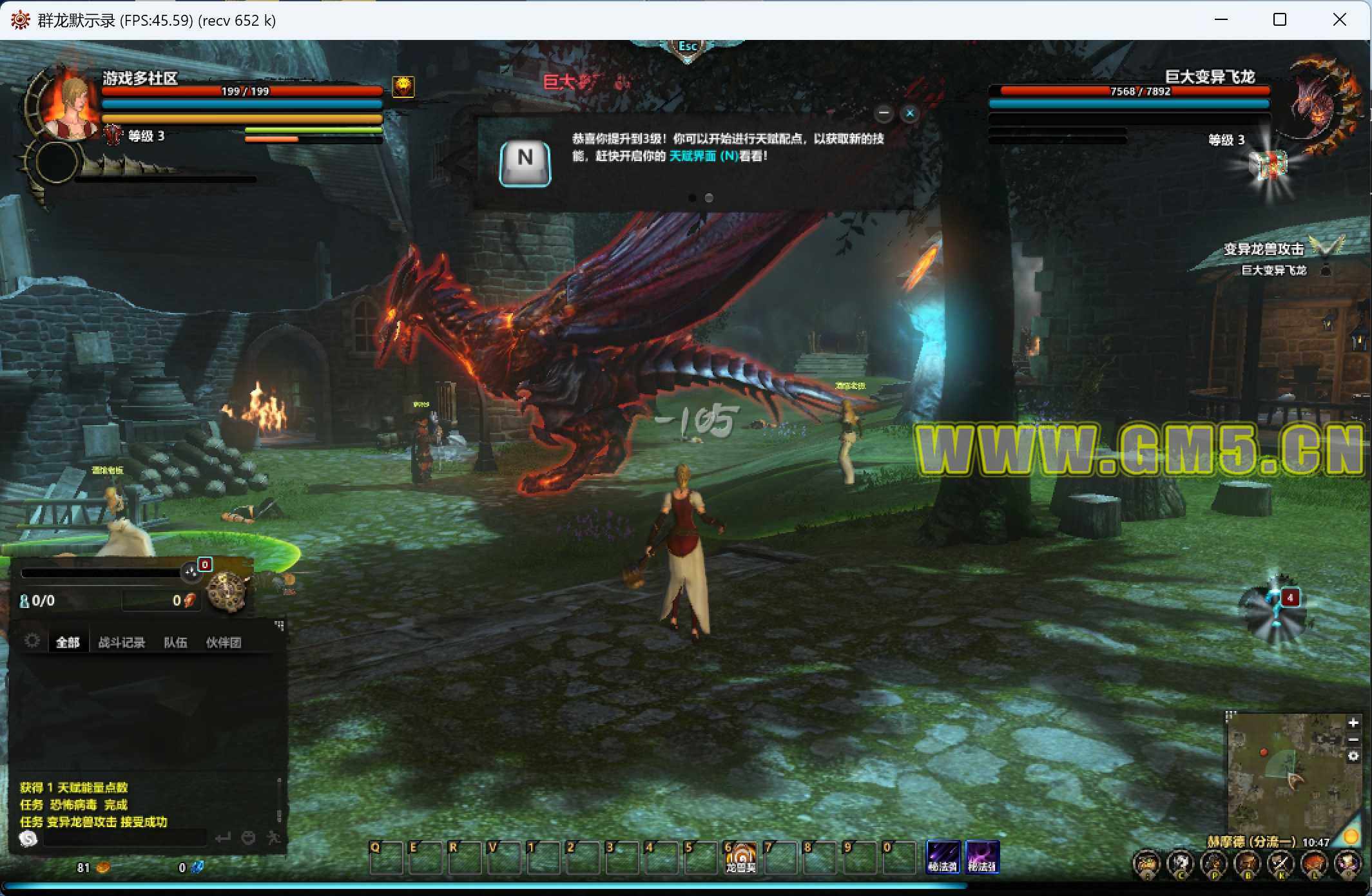Show the 全部 chat tab

[x=68, y=642]
